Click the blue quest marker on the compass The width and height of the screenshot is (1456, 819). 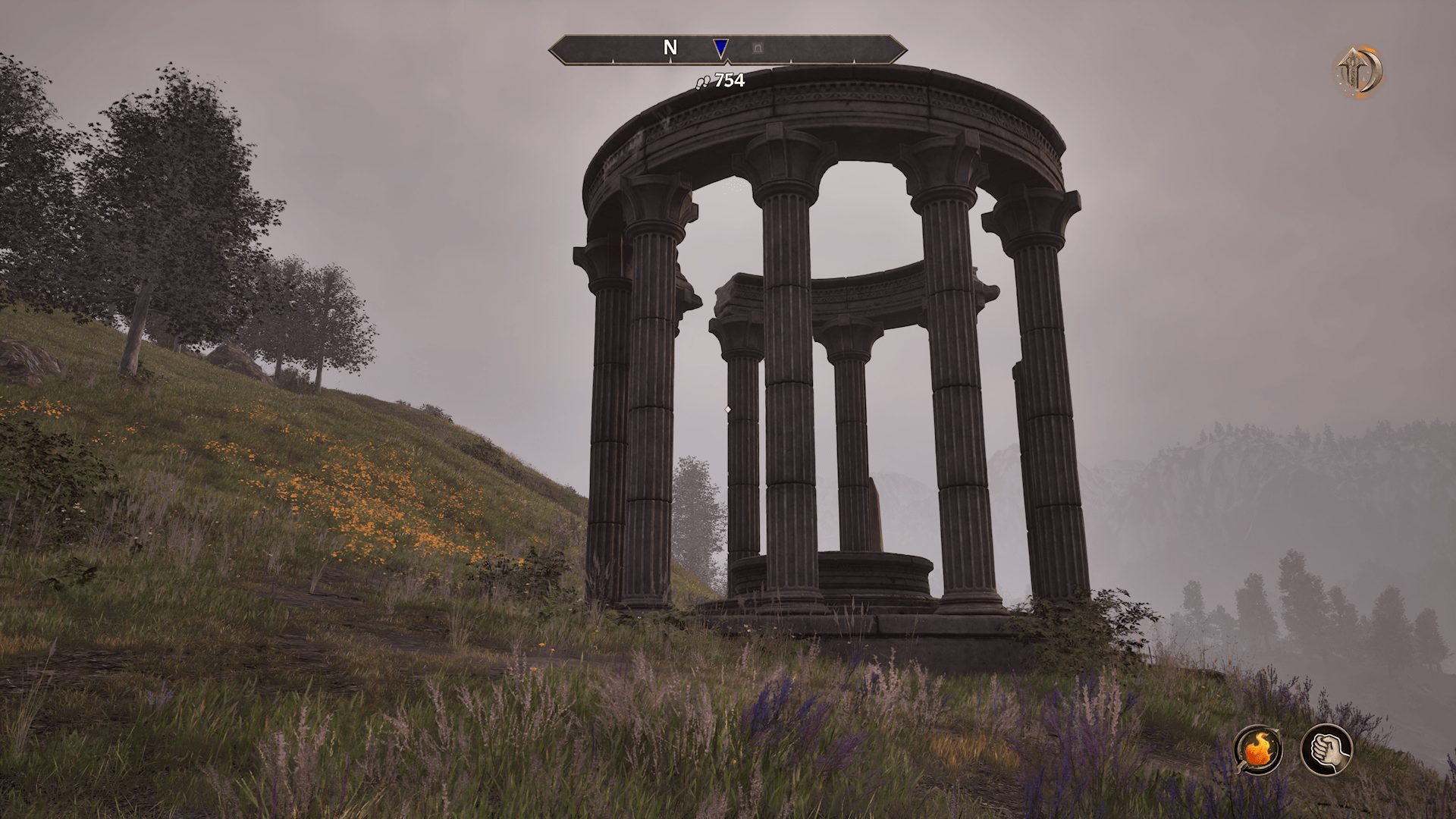[720, 49]
